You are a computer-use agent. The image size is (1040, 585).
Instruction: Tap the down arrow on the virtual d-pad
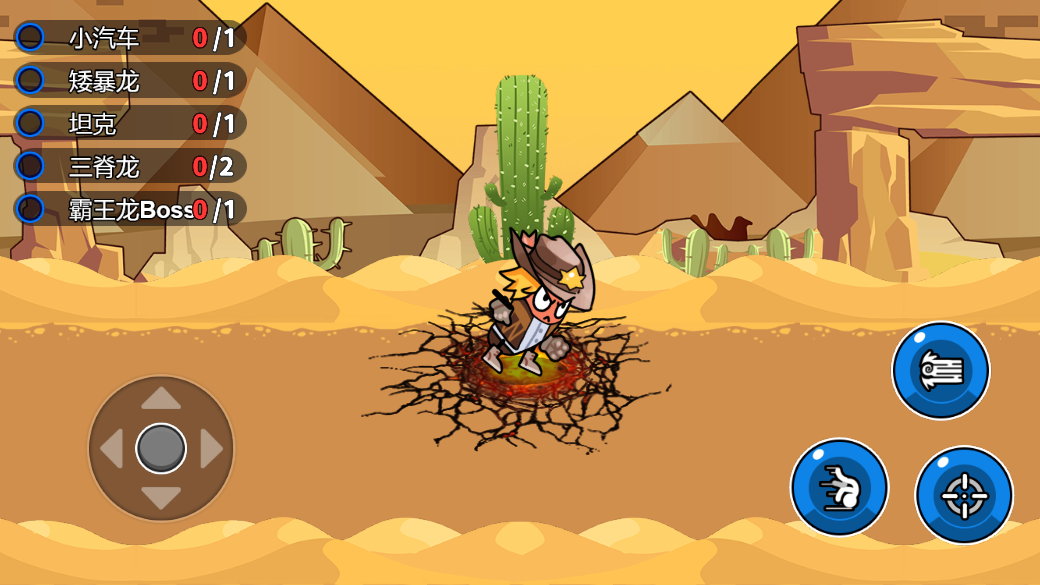pyautogui.click(x=161, y=497)
